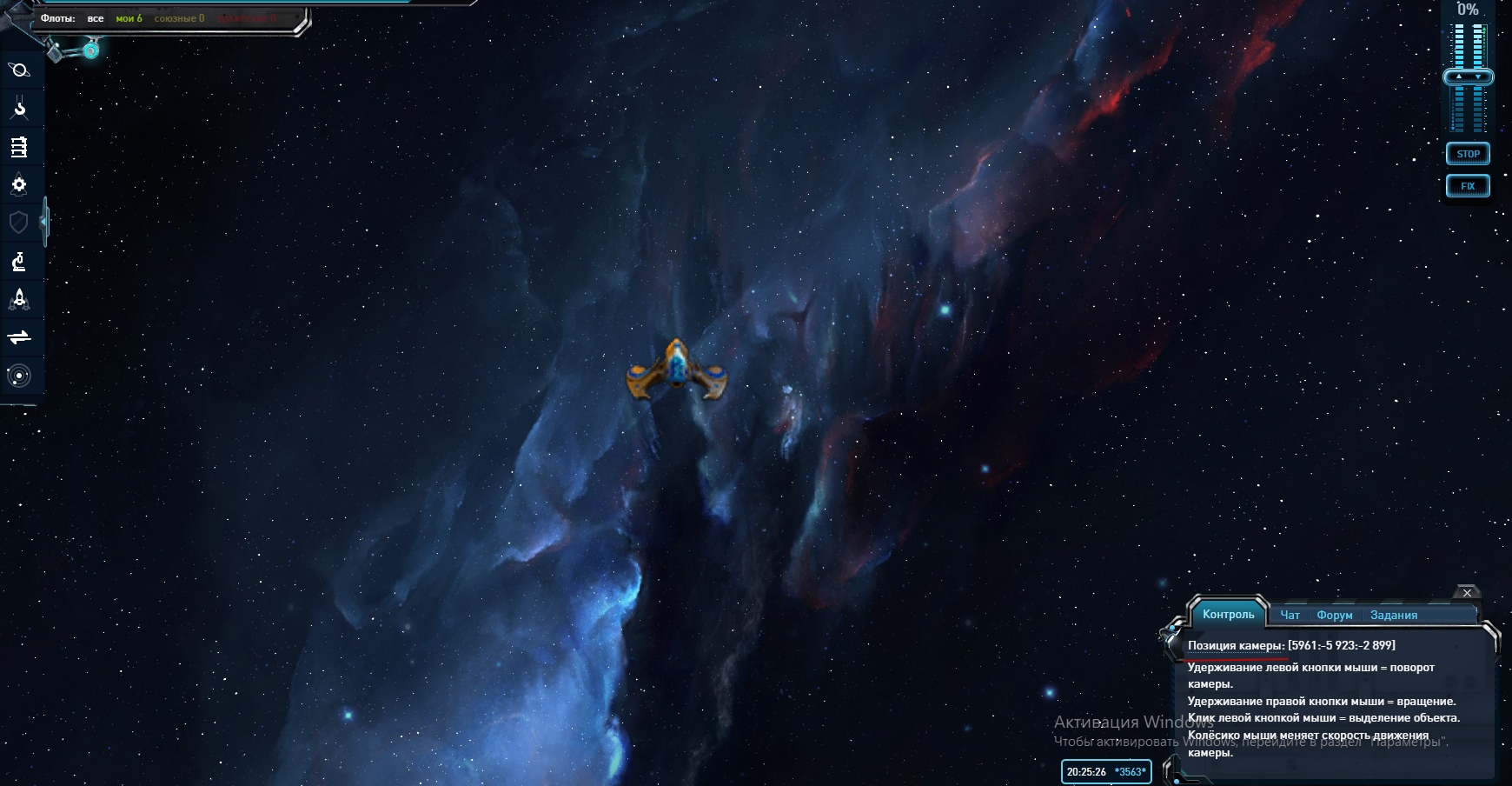Activate the FIX button
The image size is (1512, 786).
[x=1469, y=186]
